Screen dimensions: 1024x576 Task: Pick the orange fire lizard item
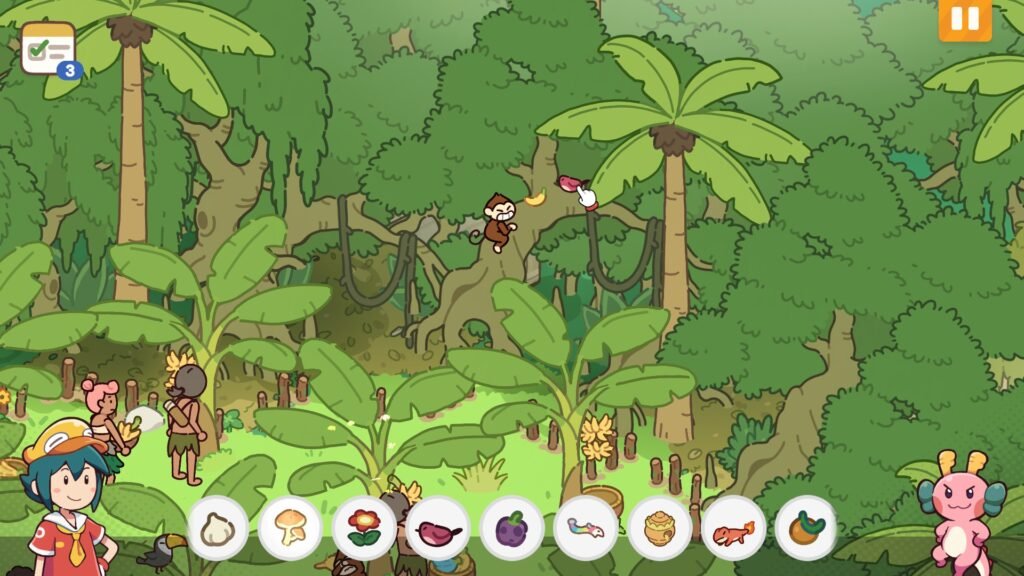[733, 528]
